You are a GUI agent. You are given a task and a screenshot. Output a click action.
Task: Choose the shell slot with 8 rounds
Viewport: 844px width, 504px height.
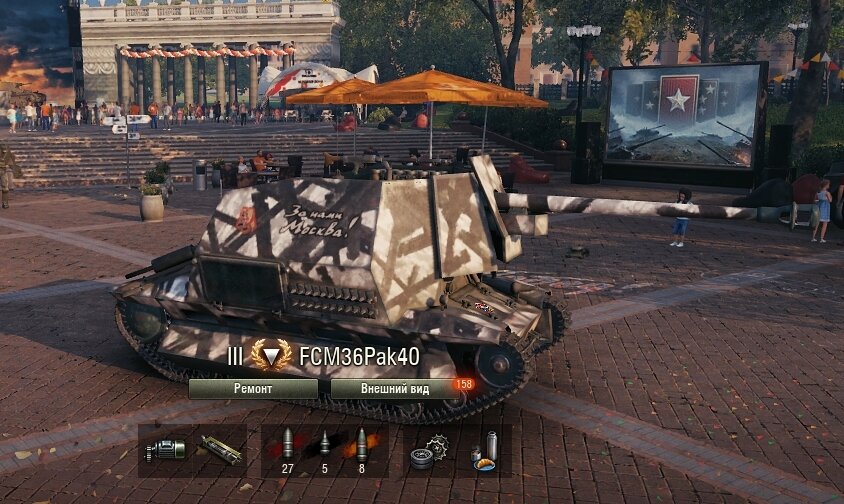362,446
